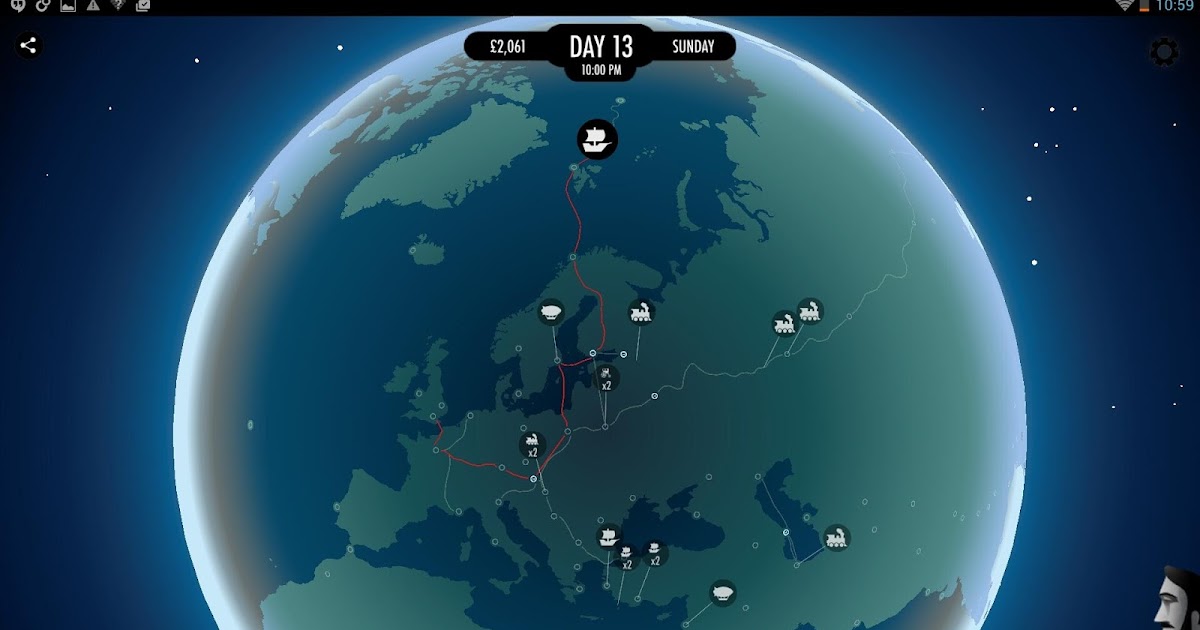1200x630 pixels.
Task: Open the settings gear menu
Action: tap(1164, 52)
